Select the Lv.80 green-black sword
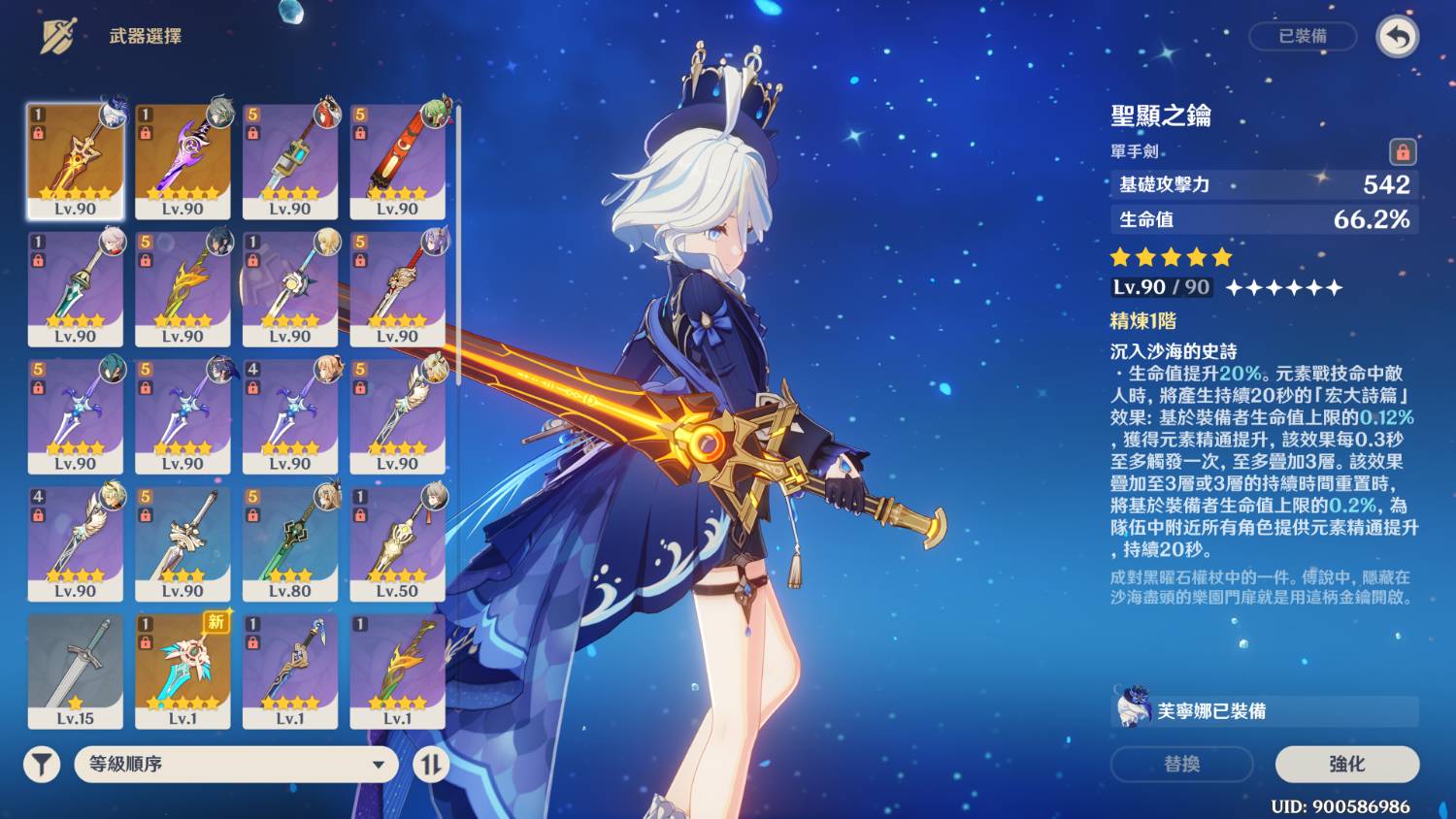 290,543
